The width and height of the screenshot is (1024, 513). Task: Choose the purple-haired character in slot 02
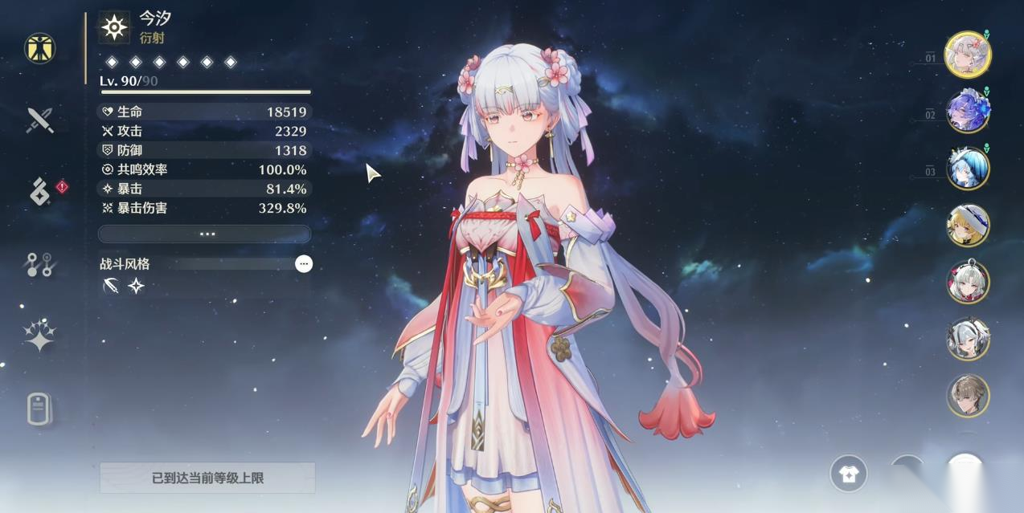pyautogui.click(x=968, y=112)
